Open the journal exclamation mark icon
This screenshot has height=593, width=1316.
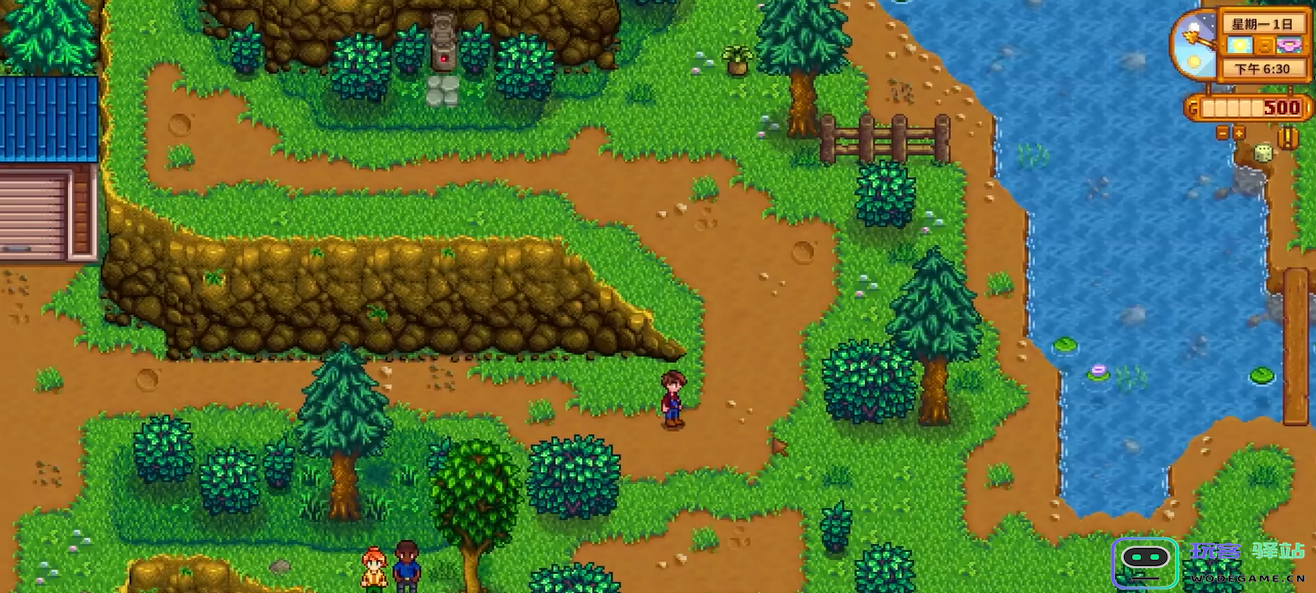(1287, 135)
